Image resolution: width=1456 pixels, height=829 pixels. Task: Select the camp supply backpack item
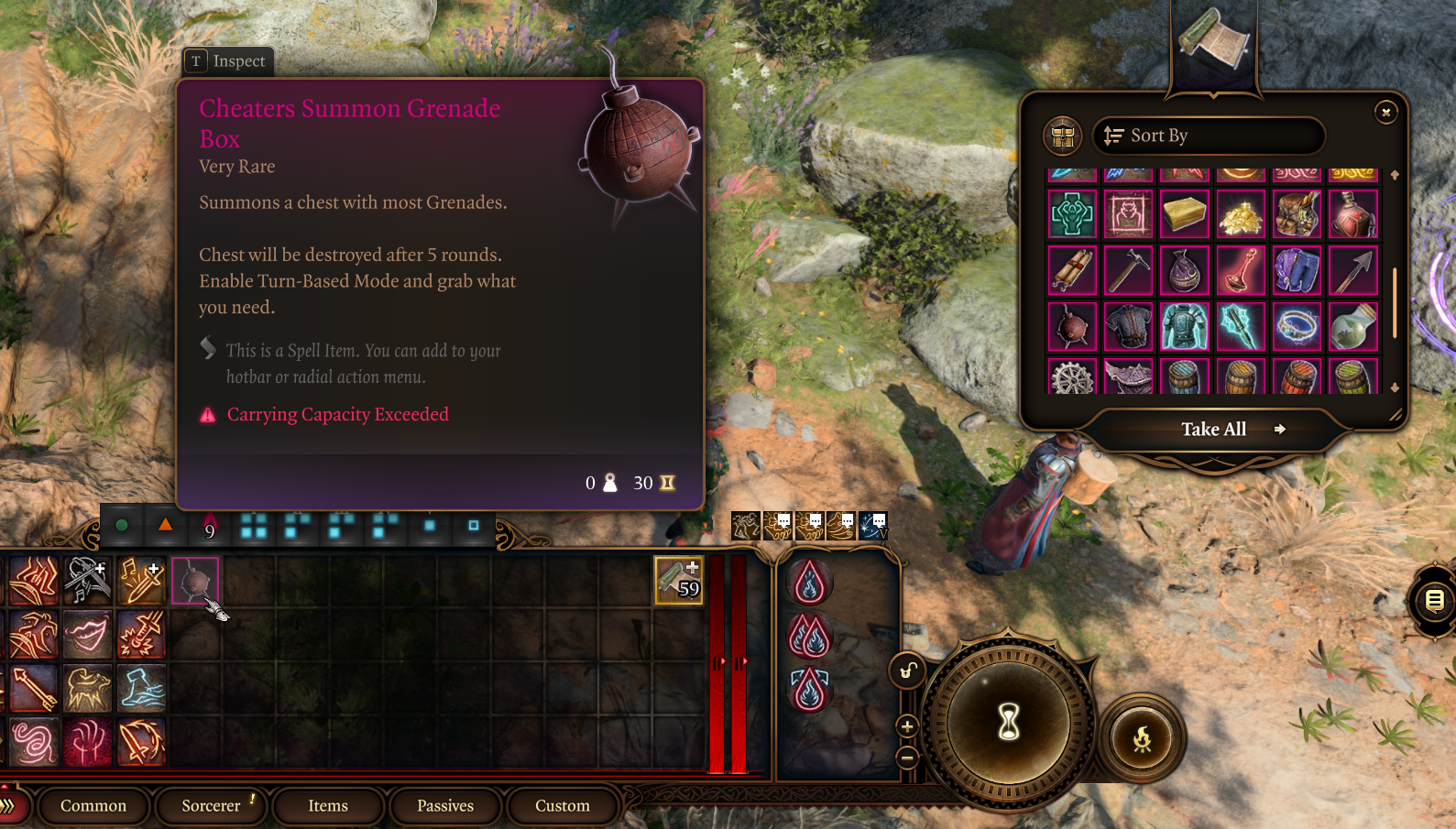click(1297, 214)
